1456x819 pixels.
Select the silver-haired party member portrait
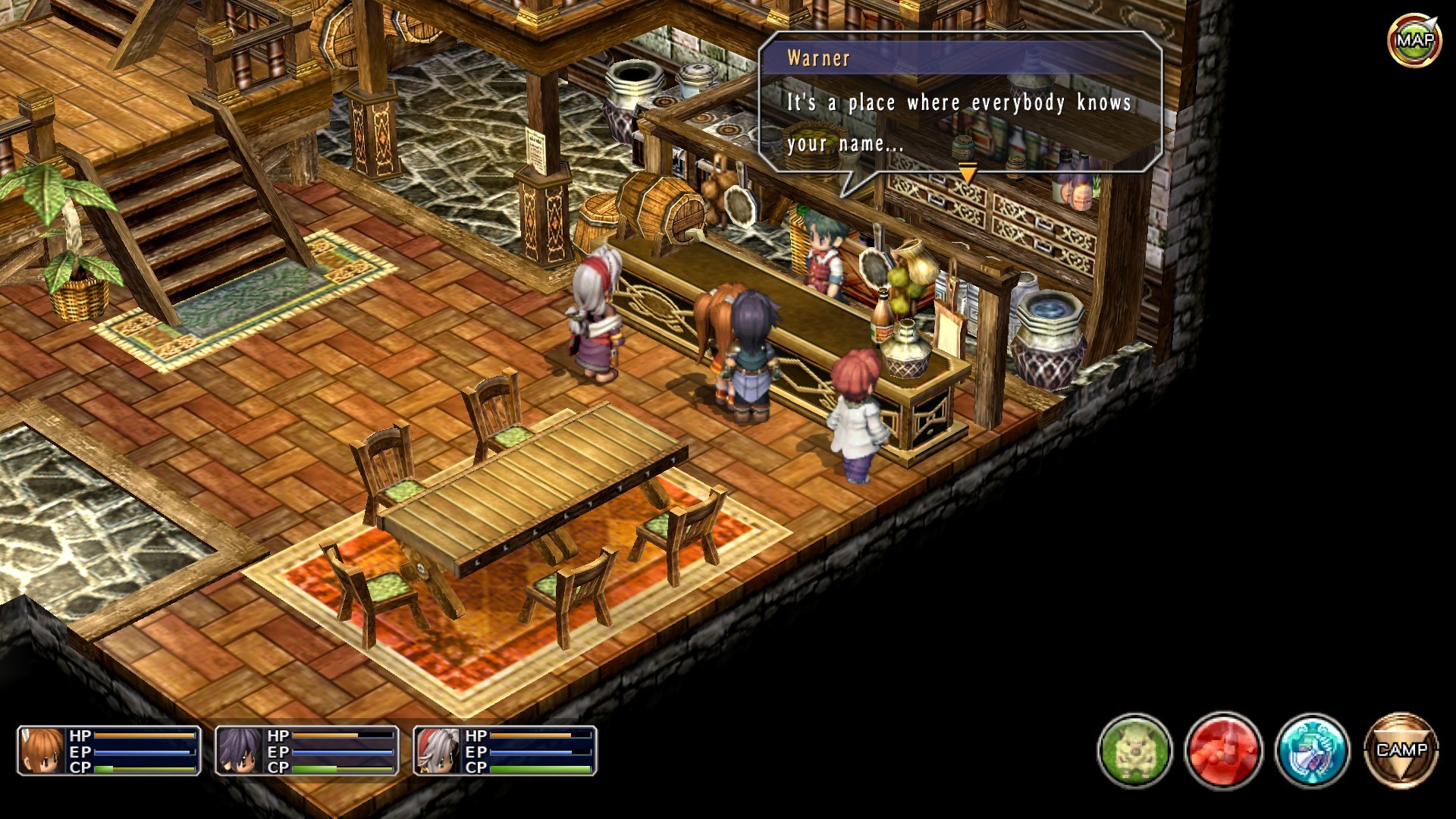(438, 751)
